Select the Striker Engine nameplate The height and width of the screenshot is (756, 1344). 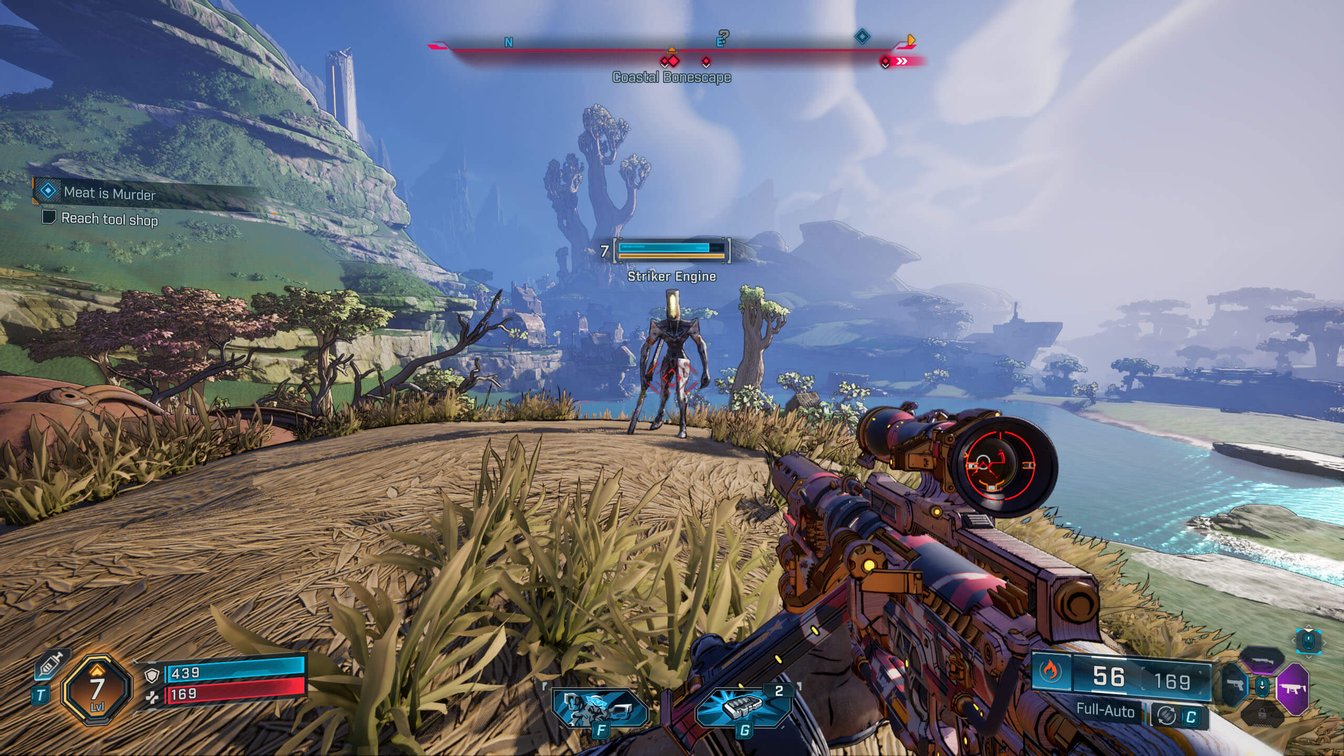(671, 275)
